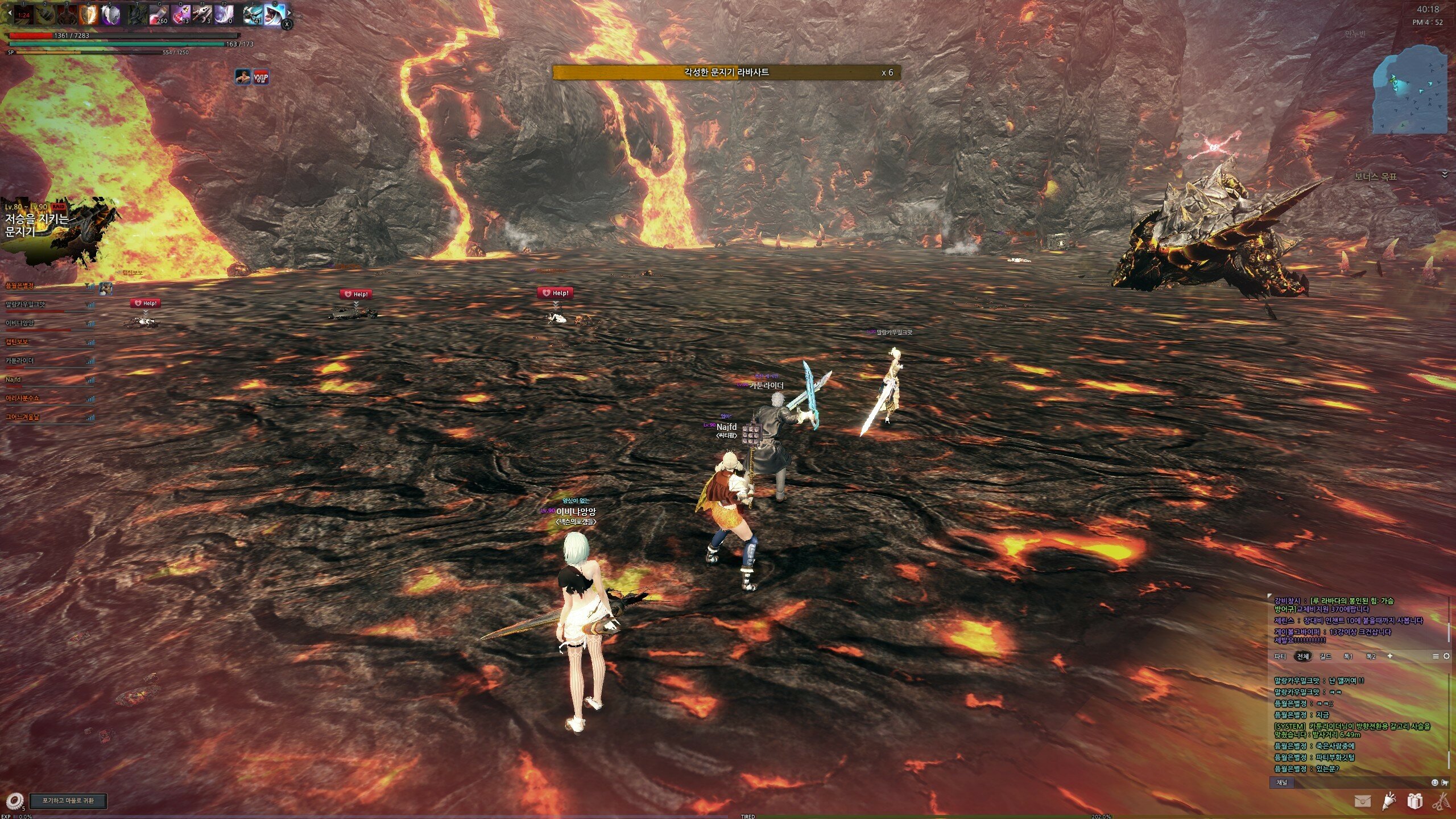
Task: Expand the 보너스 목표 objectives panel
Action: 1444,175
